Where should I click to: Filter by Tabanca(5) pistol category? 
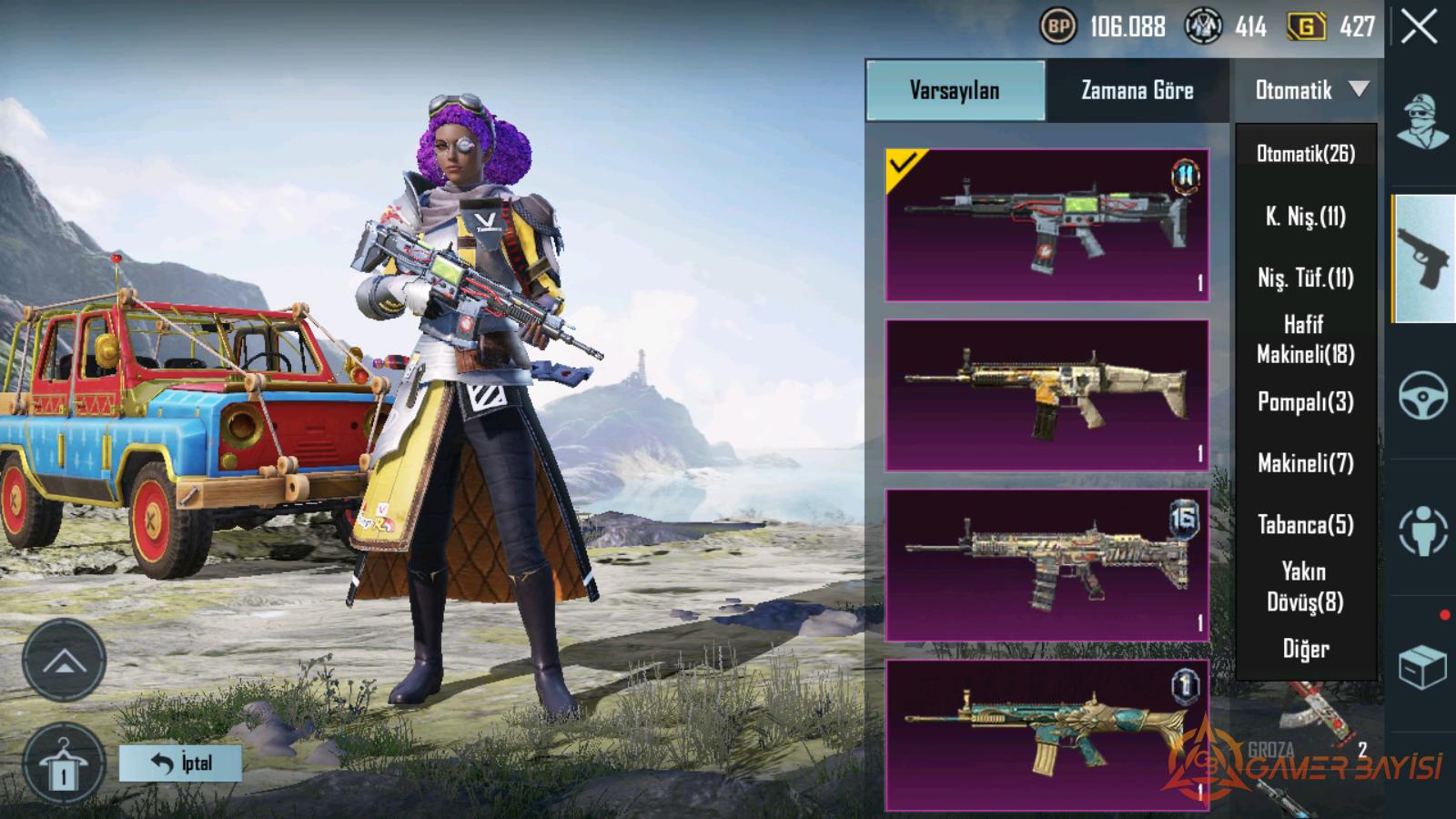tap(1306, 525)
